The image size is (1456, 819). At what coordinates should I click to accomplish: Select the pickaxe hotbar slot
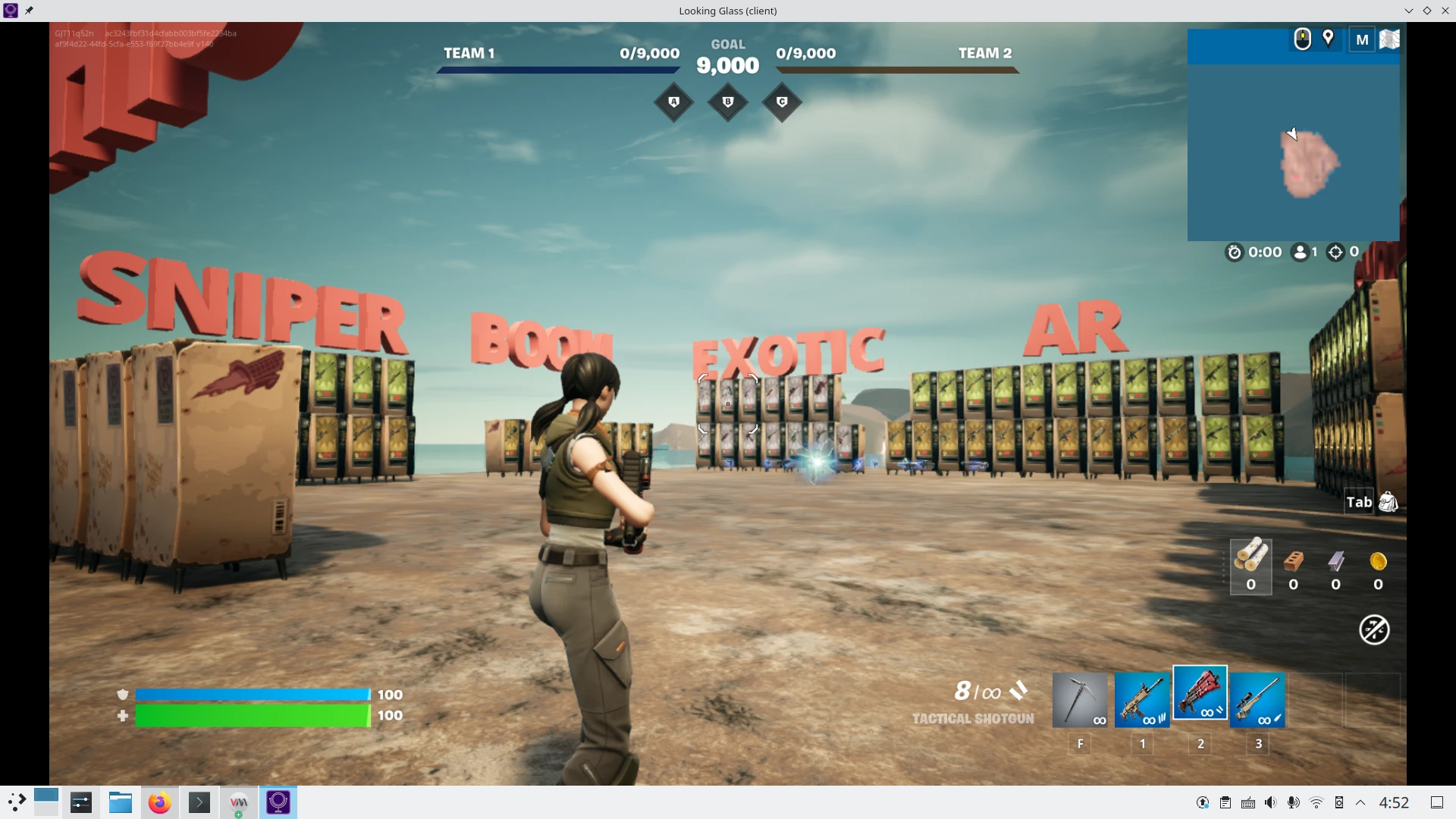(x=1080, y=700)
